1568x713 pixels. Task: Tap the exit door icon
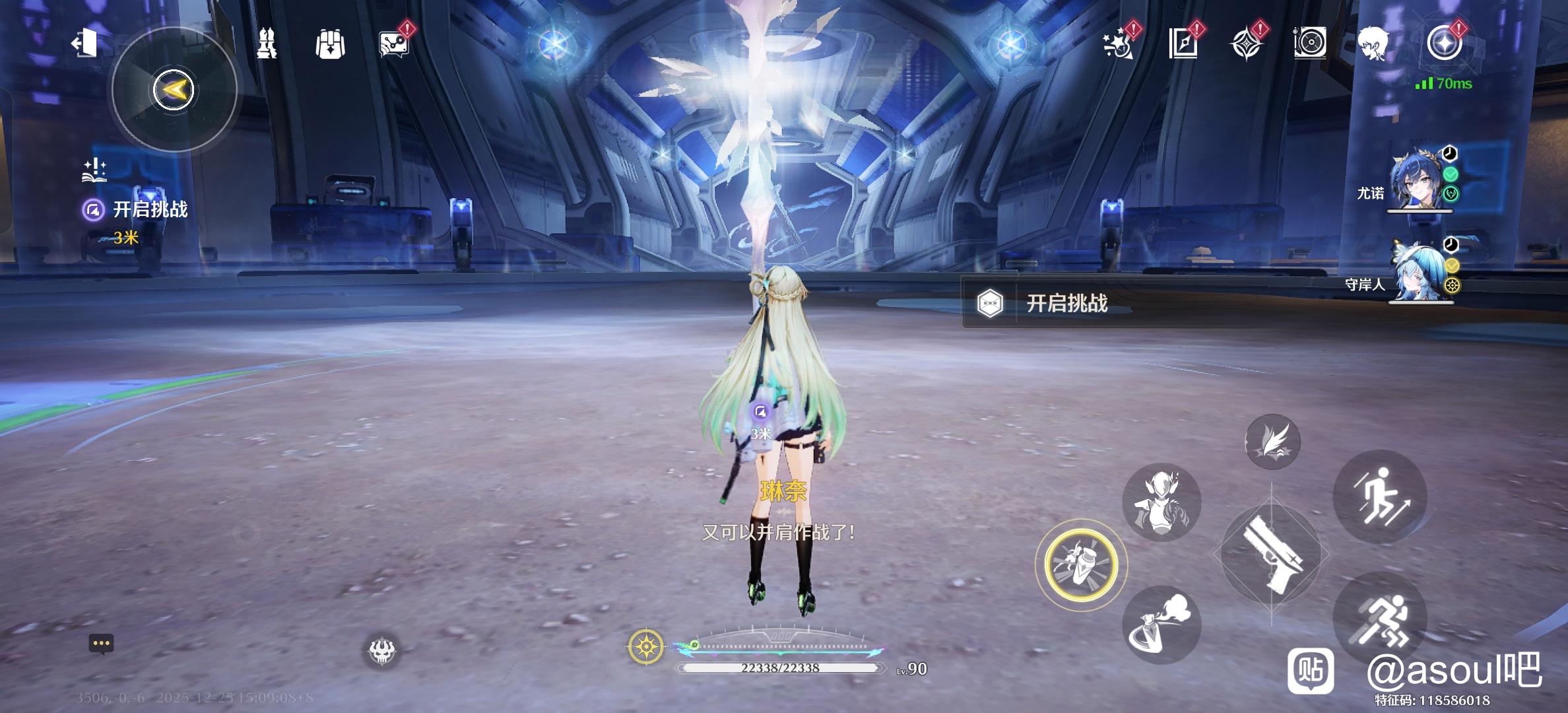point(84,44)
